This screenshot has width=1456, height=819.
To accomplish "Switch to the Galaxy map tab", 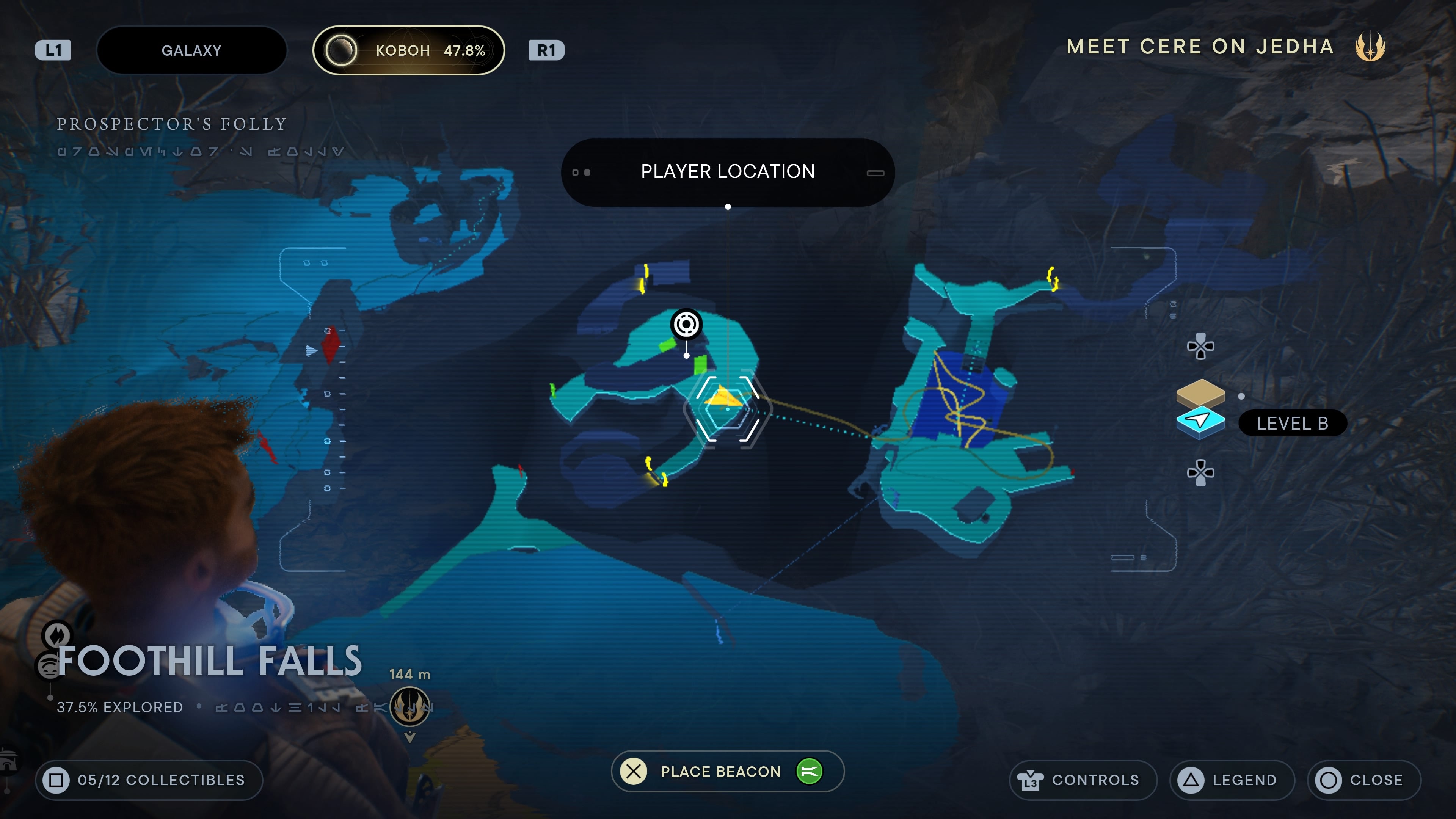I will [x=191, y=50].
